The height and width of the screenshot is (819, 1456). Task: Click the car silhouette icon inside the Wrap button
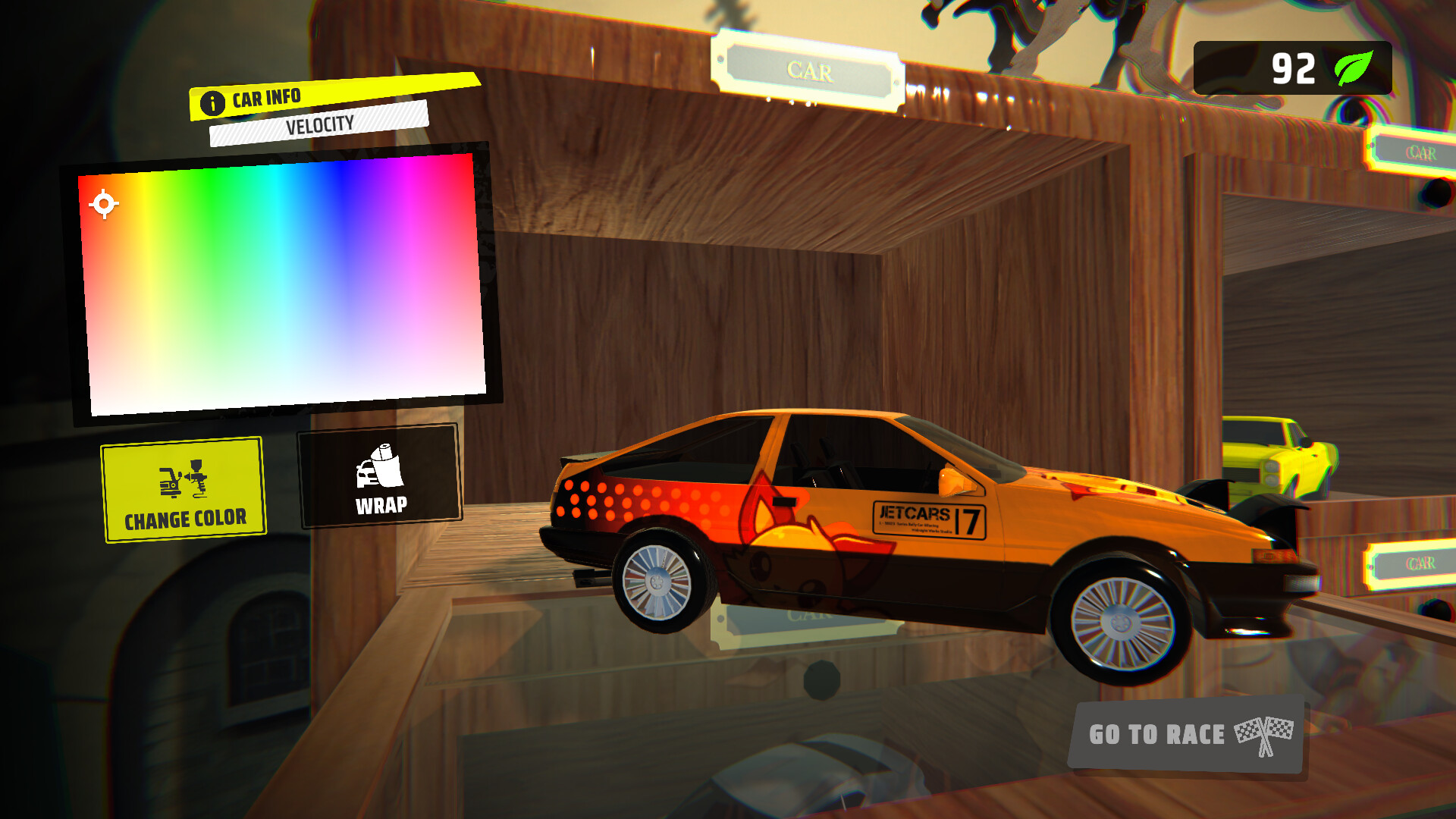(x=366, y=475)
